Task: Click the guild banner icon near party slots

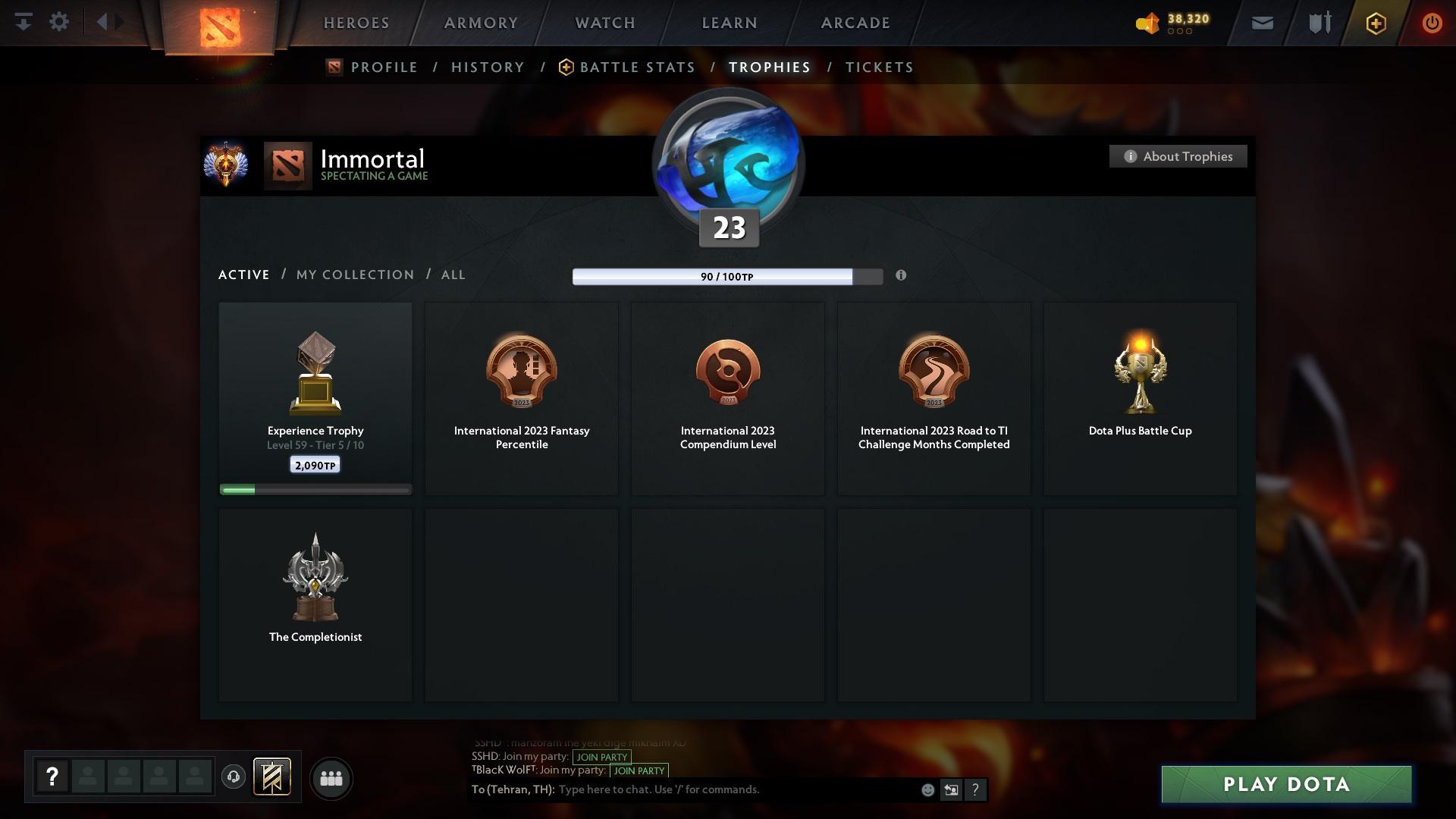Action: click(274, 778)
